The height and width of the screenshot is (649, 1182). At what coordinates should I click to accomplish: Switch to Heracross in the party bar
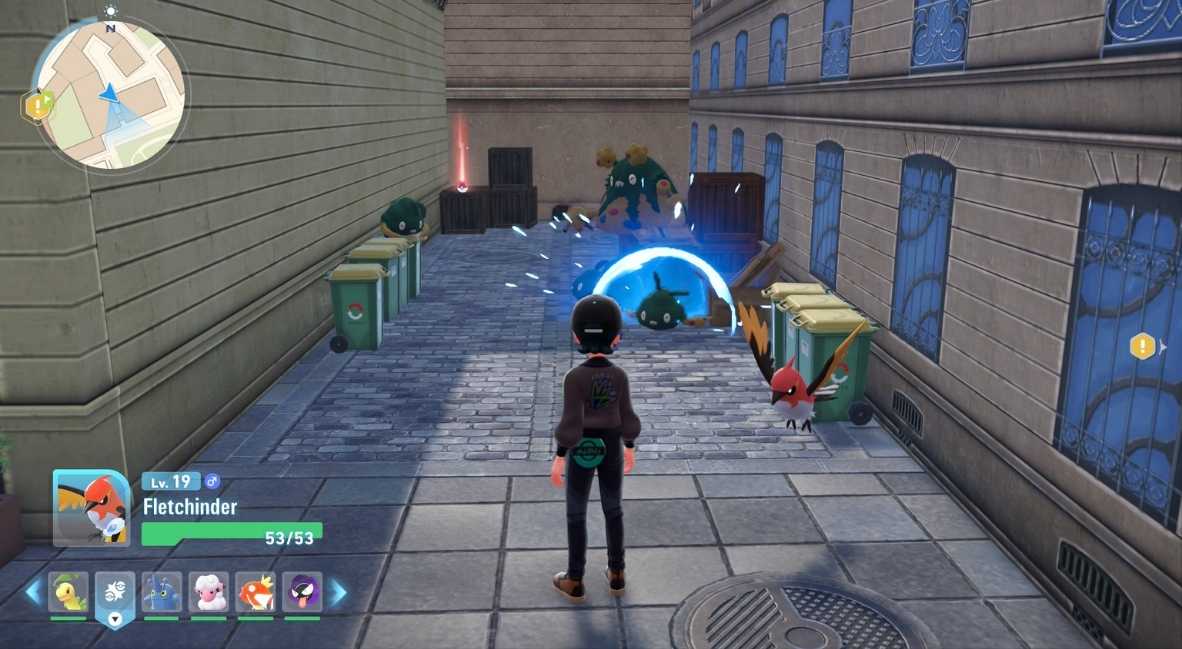(x=162, y=592)
